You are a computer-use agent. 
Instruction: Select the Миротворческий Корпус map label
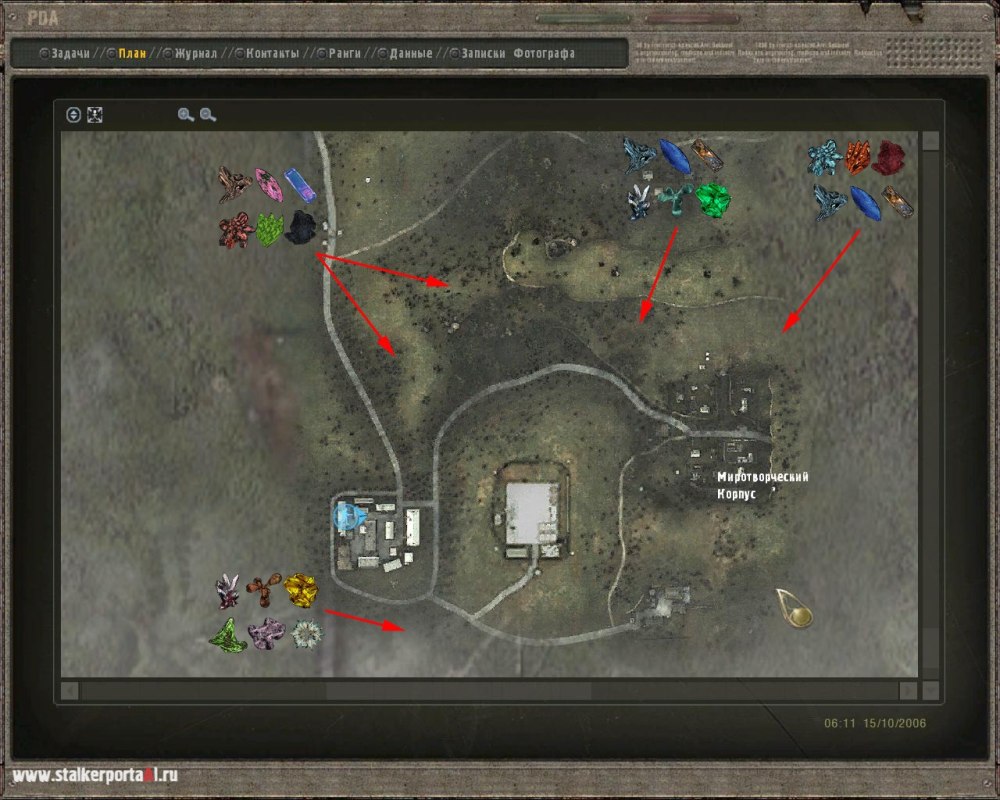point(762,485)
